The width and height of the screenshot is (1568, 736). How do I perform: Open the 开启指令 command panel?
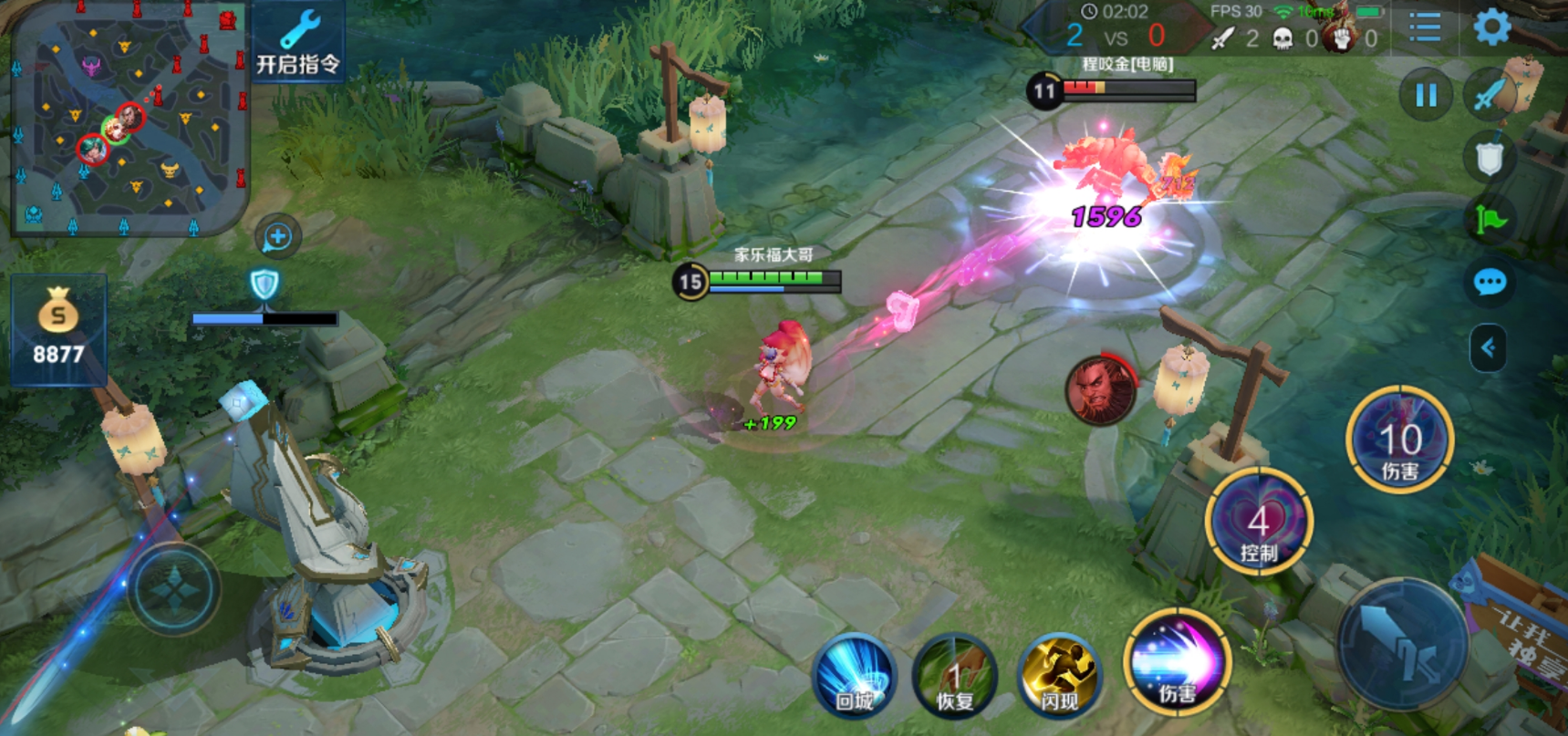pos(297,42)
